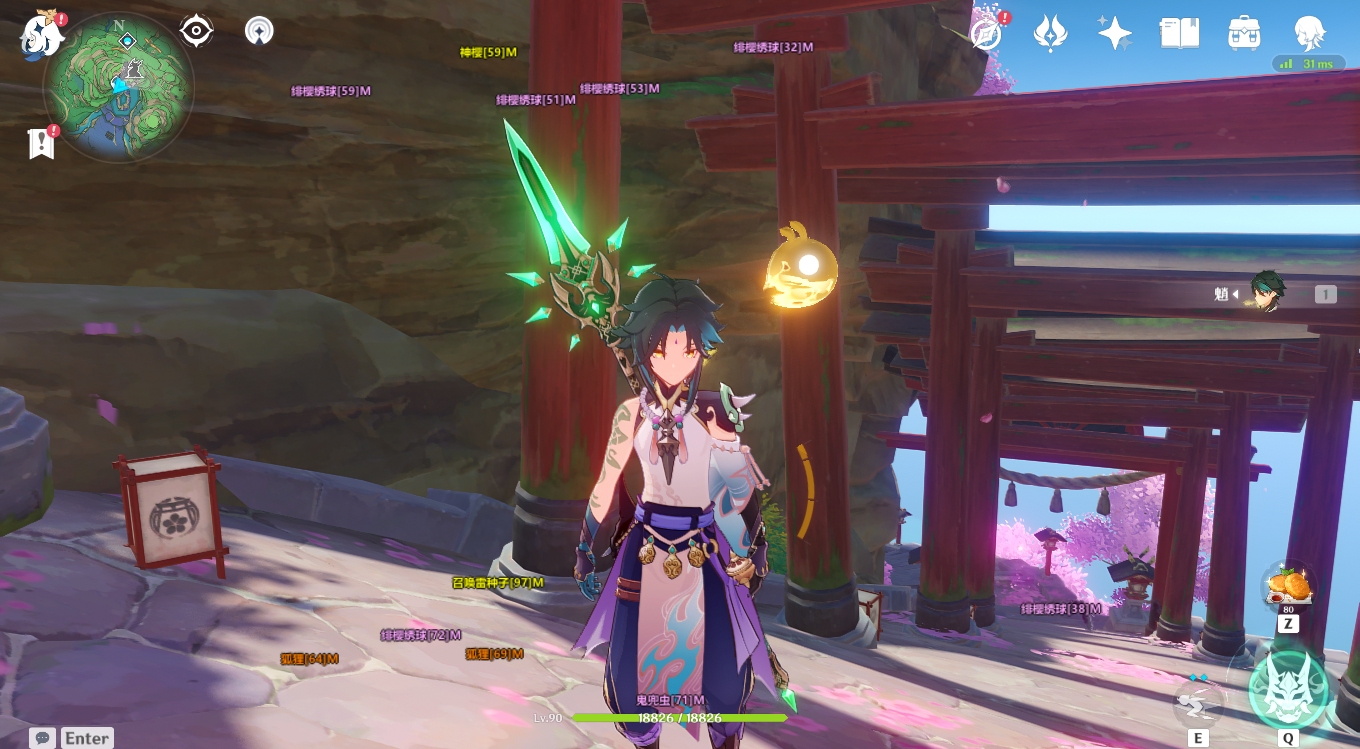
Task: Use the fried food quick-item
Action: tap(1287, 586)
